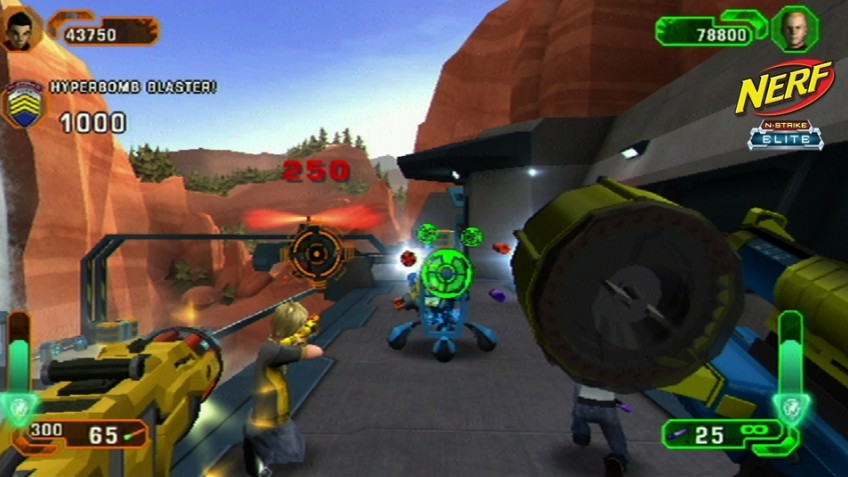Click player two's bald-headed portrait
Screen dimensions: 848x477
coord(795,28)
